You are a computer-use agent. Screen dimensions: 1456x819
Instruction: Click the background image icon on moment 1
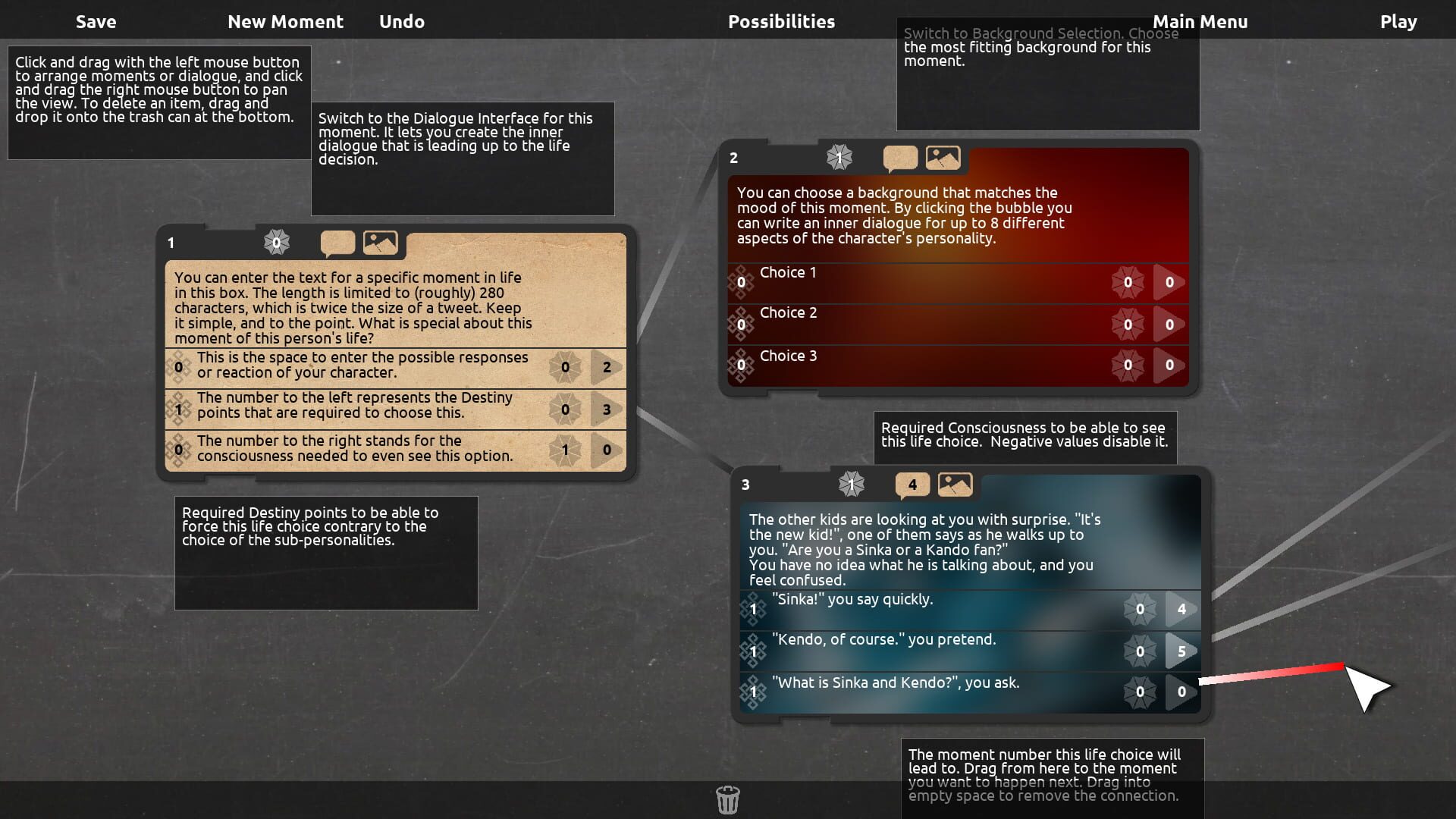click(x=381, y=243)
